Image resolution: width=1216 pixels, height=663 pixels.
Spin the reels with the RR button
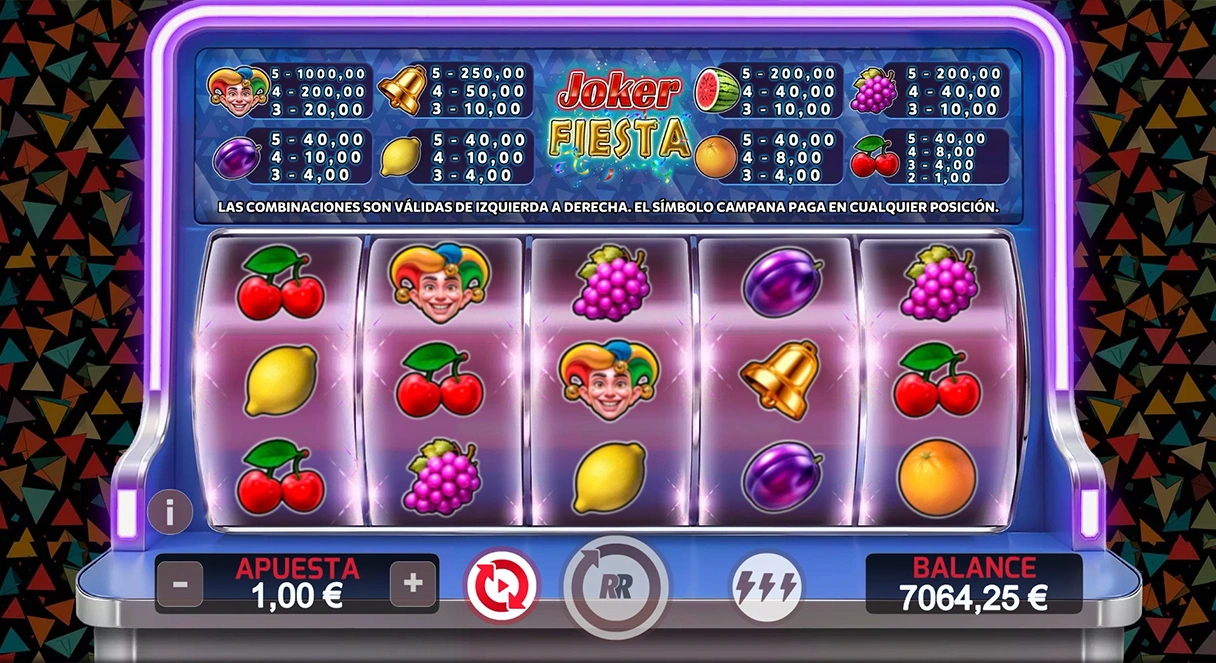coord(615,585)
